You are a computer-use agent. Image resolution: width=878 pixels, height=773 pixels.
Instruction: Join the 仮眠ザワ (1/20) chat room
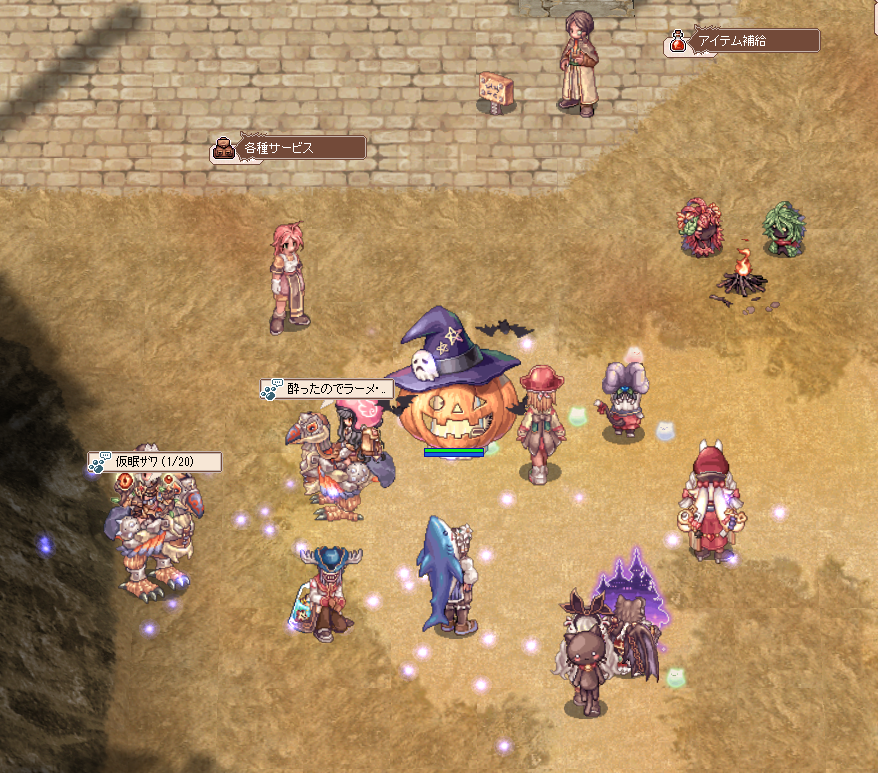click(x=155, y=461)
